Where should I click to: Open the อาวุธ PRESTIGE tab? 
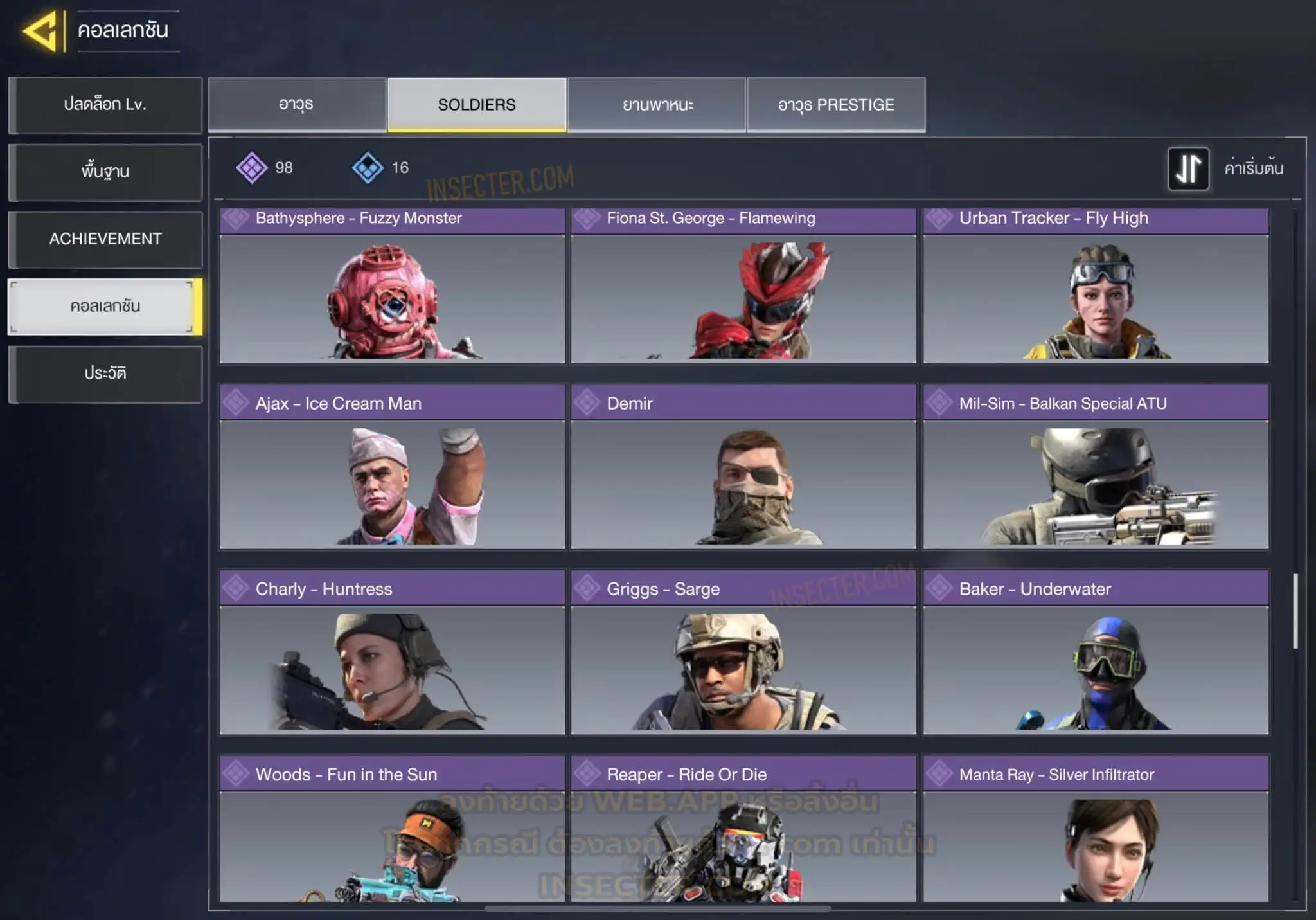pos(836,105)
